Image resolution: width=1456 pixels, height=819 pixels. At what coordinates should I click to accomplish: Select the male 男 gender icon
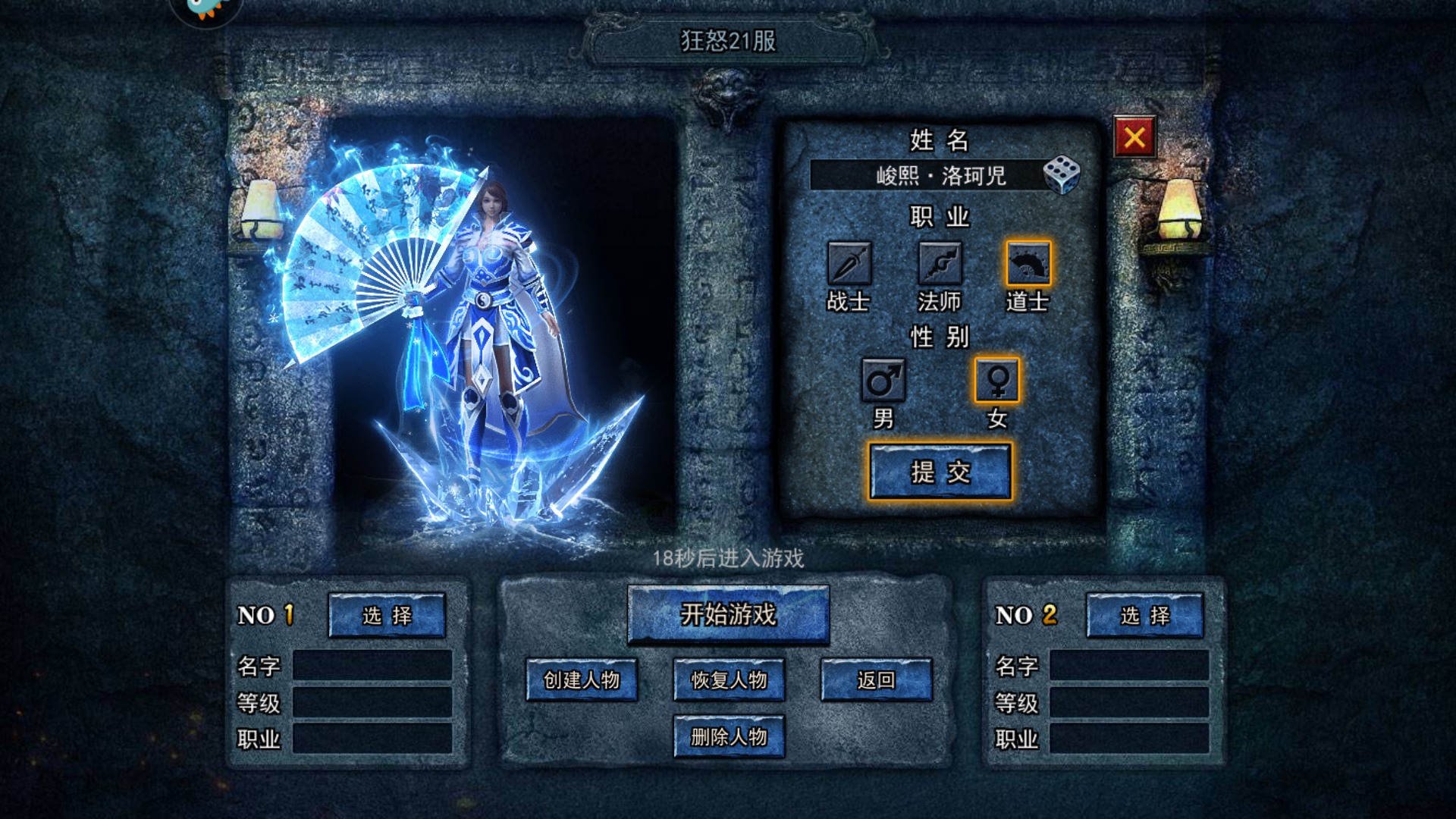(883, 380)
